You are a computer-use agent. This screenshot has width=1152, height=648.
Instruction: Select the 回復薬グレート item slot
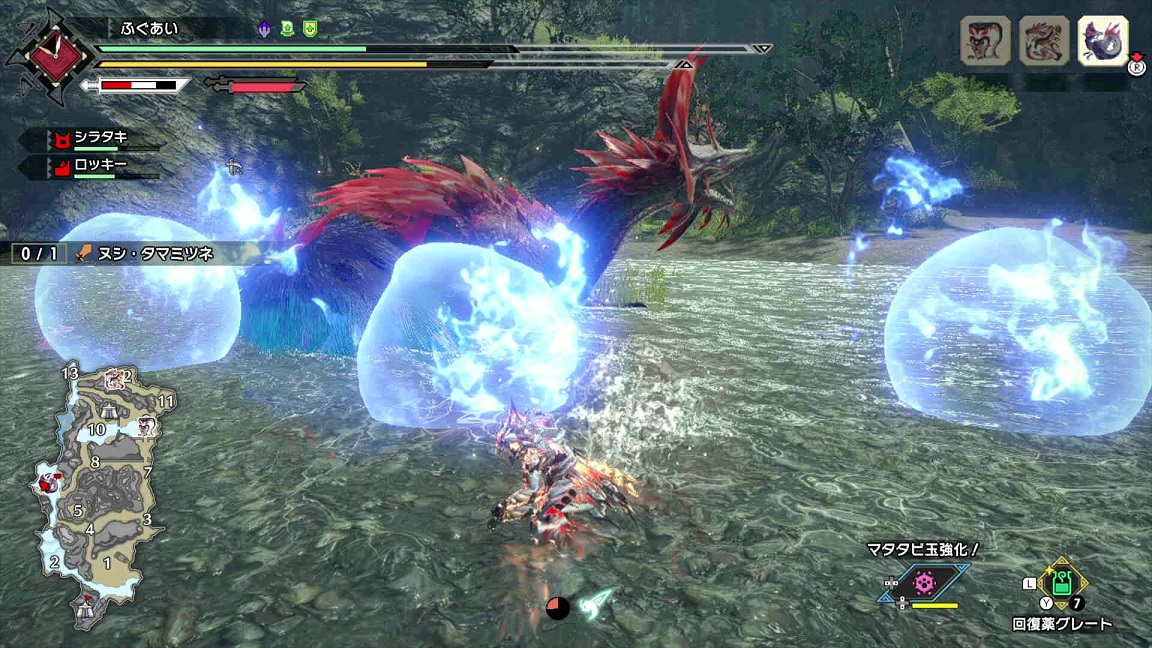[x=1061, y=583]
